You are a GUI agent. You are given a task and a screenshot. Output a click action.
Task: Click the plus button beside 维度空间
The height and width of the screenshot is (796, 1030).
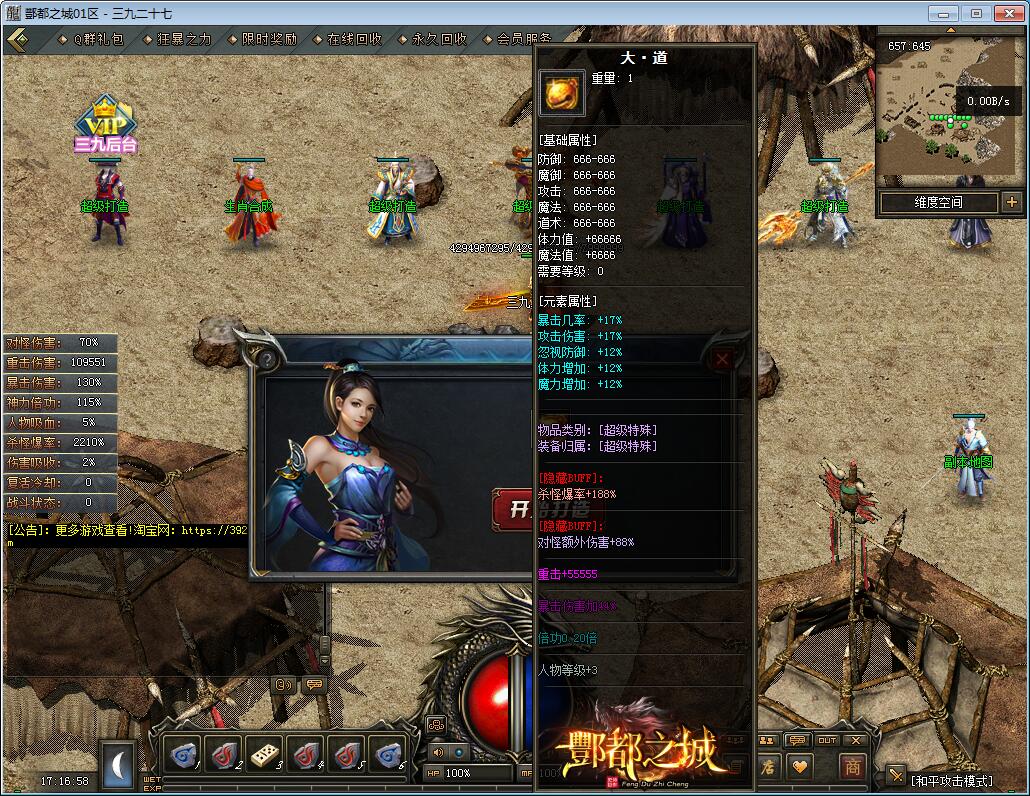click(x=1010, y=202)
